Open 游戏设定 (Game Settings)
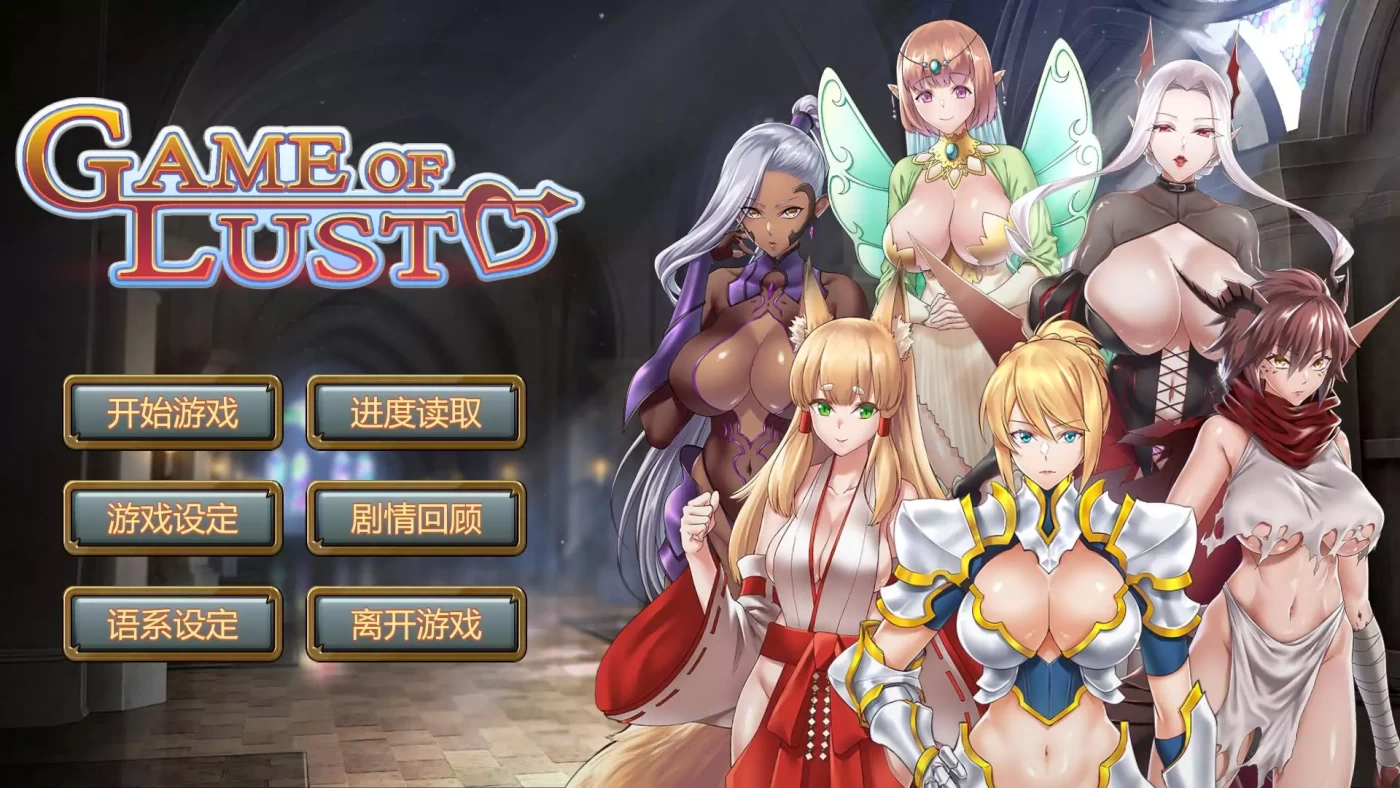Screen dimensions: 1400x788 click(x=172, y=518)
